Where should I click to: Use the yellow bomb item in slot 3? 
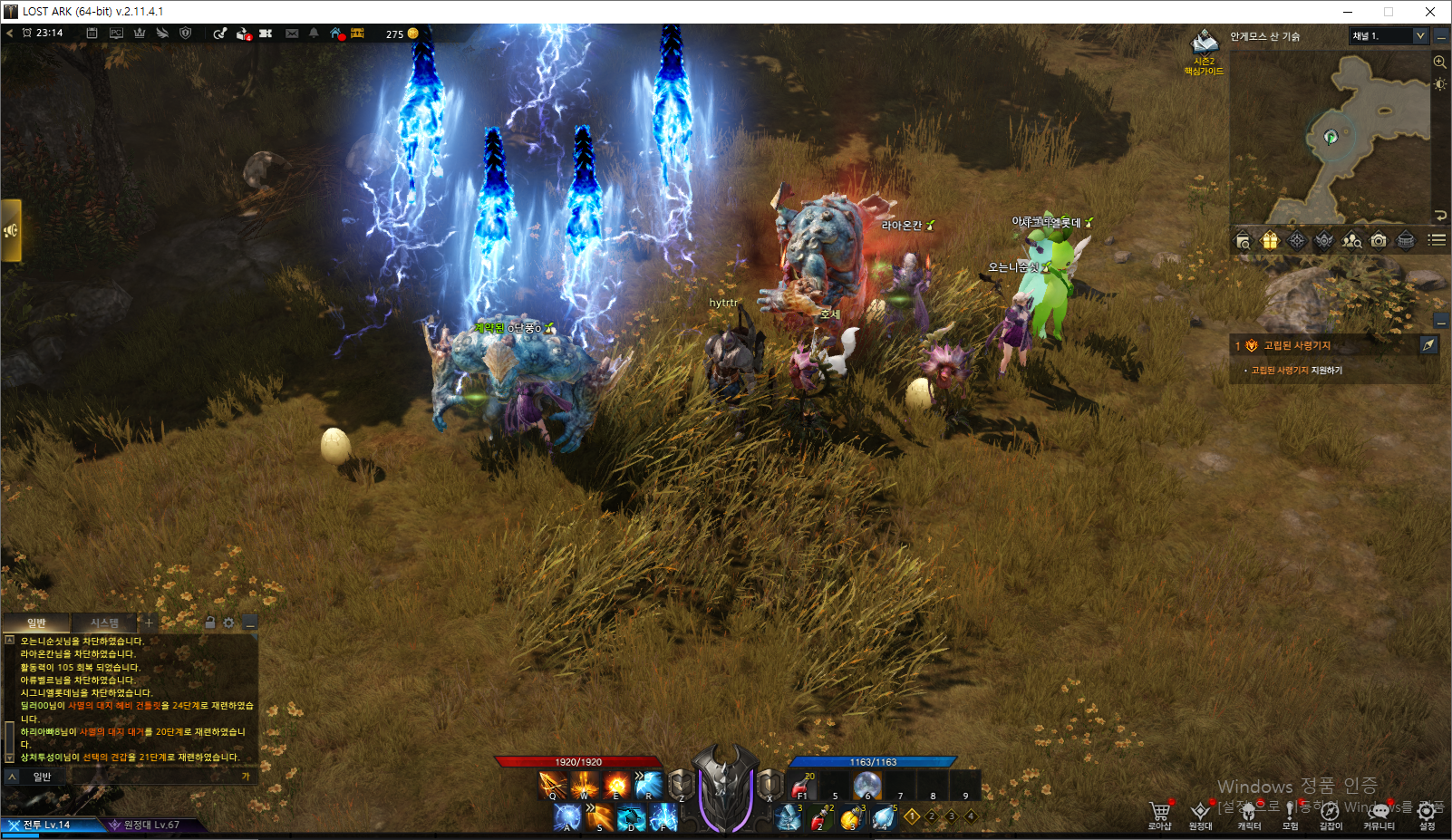851,818
